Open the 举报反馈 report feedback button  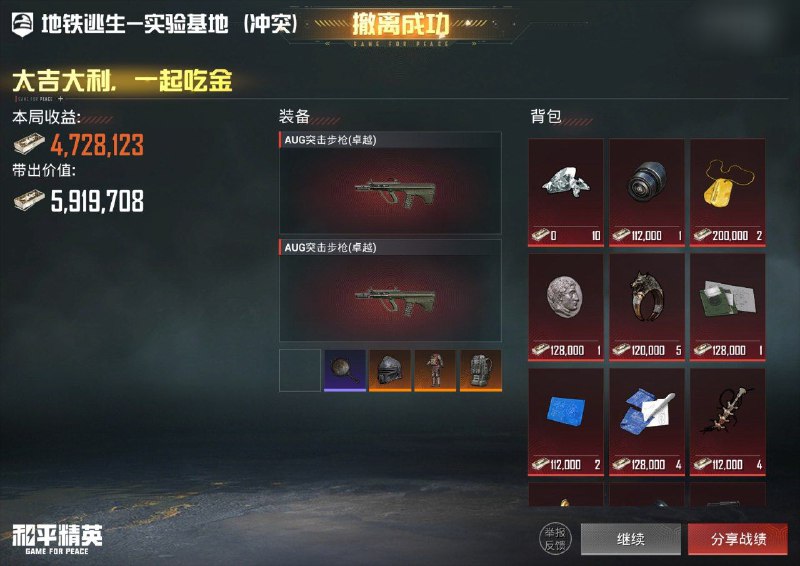554,539
